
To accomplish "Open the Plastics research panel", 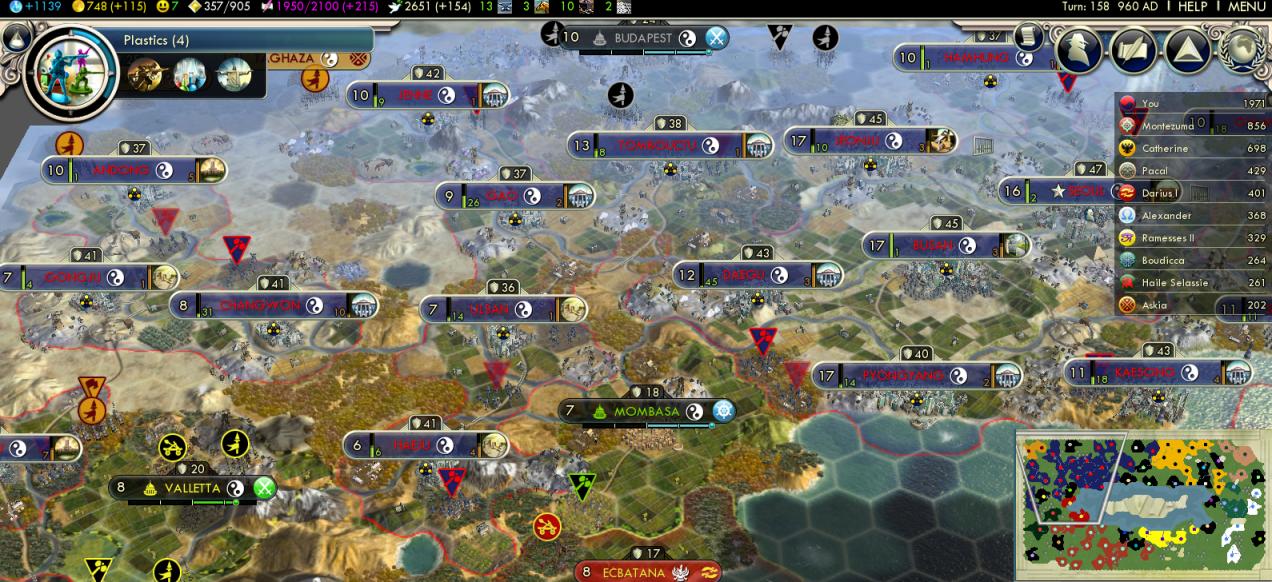I will coord(156,41).
